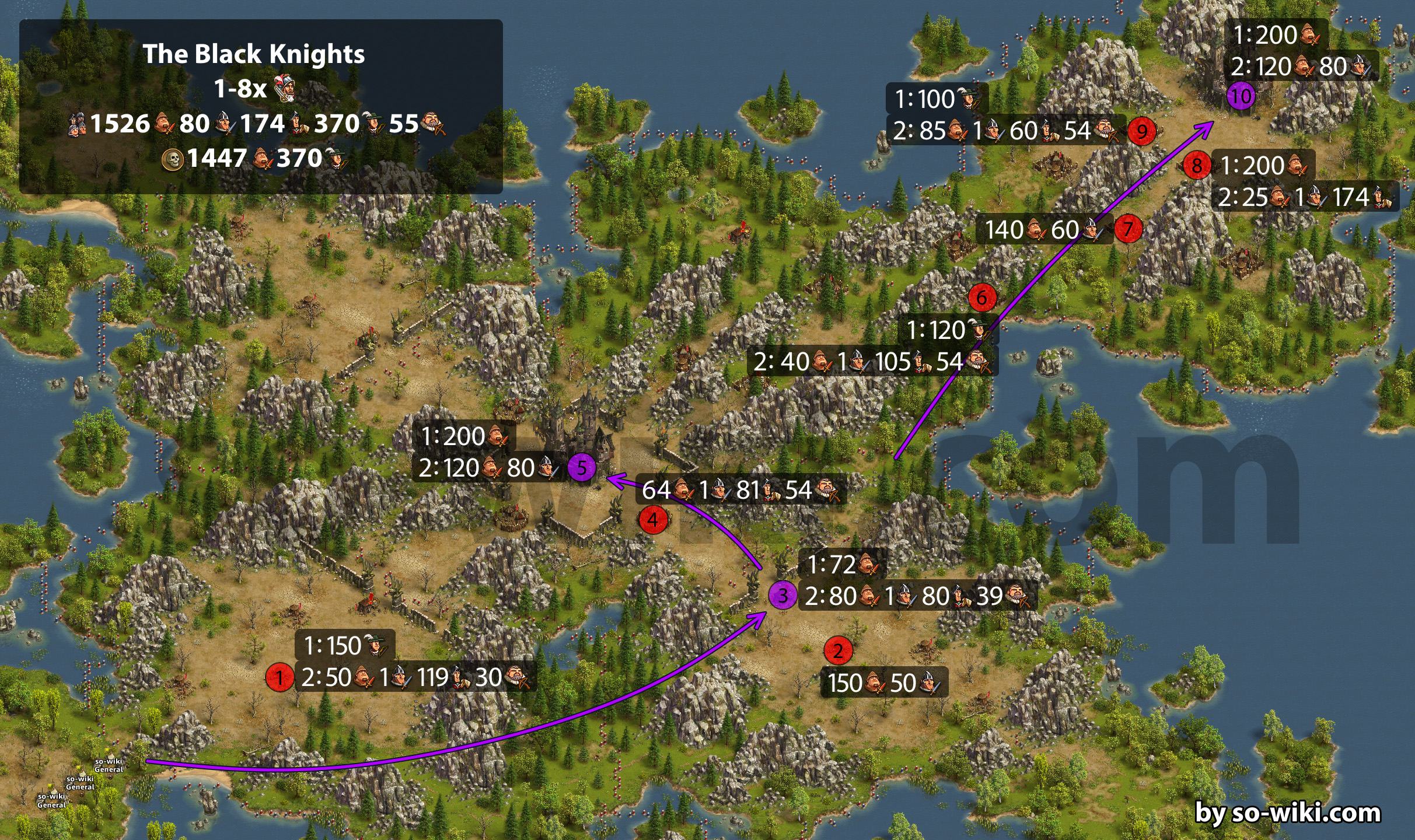
Task: Click the red marker numbered 8
Action: (1197, 166)
